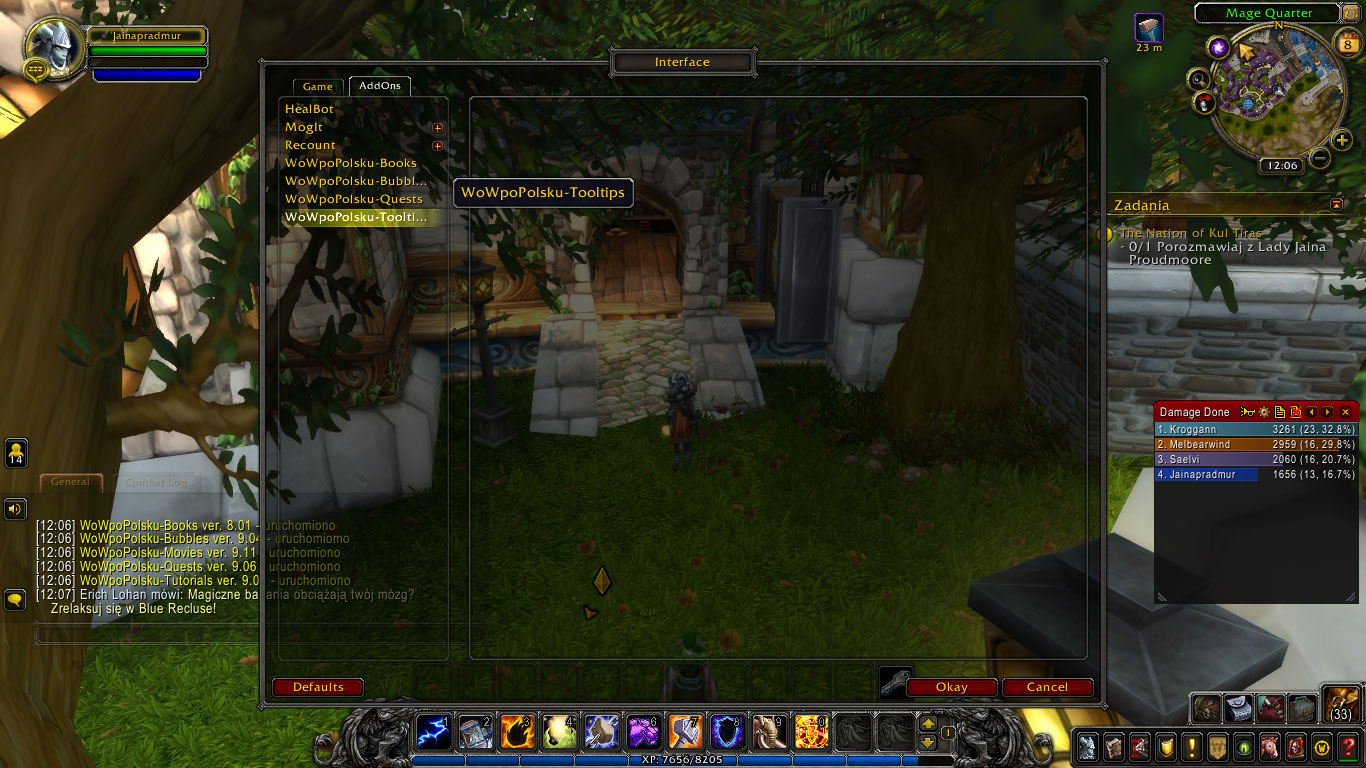Restore Defaults in the Interface window
The width and height of the screenshot is (1366, 768).
tap(317, 687)
